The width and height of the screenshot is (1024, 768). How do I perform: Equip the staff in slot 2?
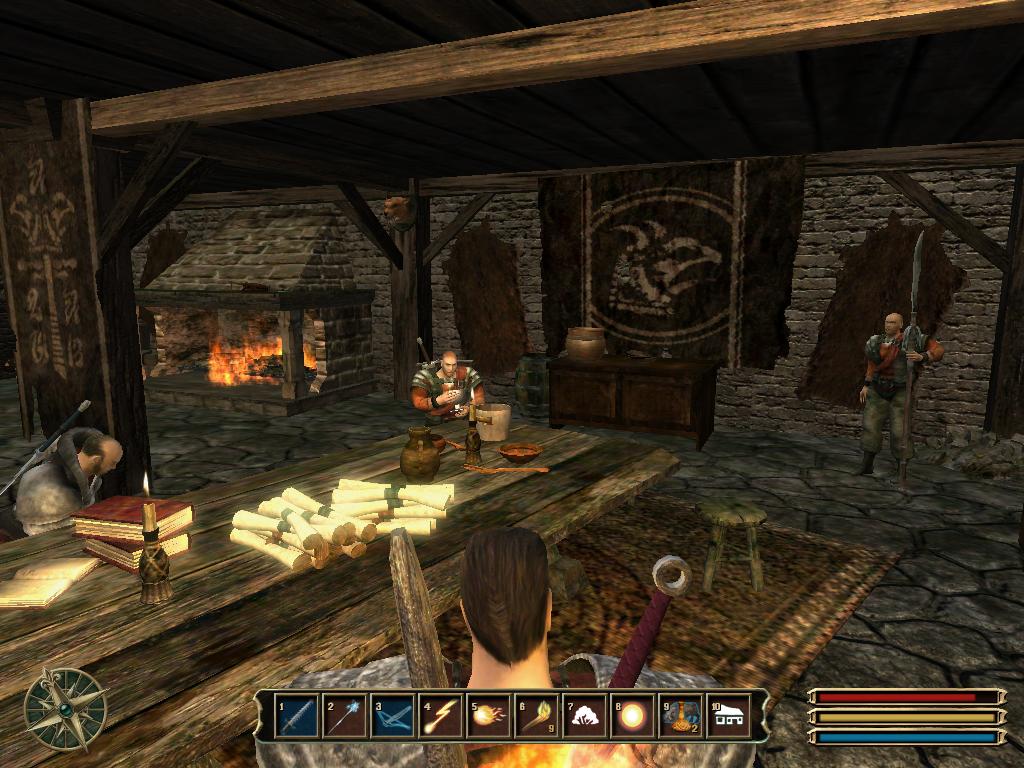(x=345, y=716)
